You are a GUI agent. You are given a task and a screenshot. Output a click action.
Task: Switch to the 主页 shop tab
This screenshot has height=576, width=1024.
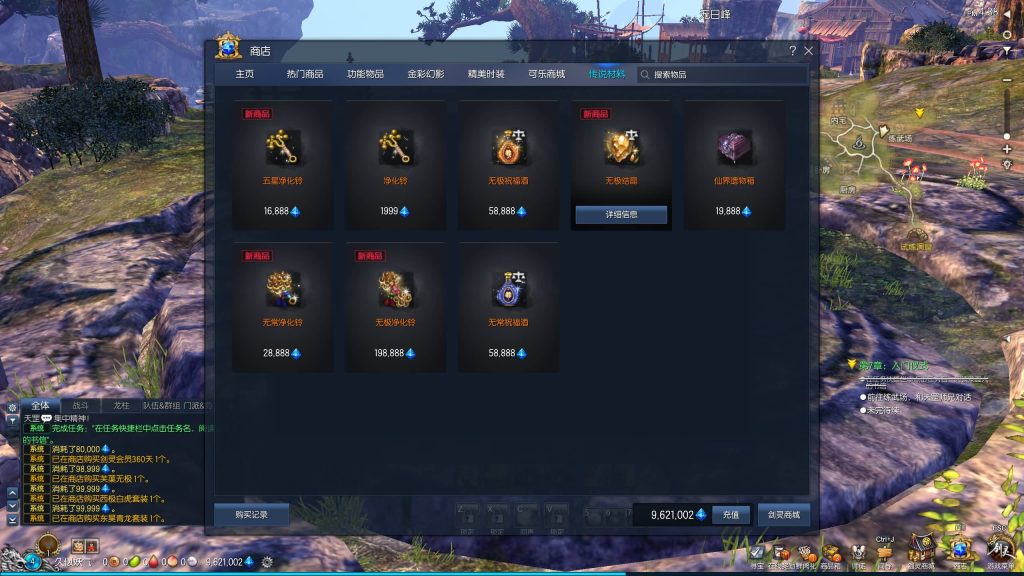(244, 74)
